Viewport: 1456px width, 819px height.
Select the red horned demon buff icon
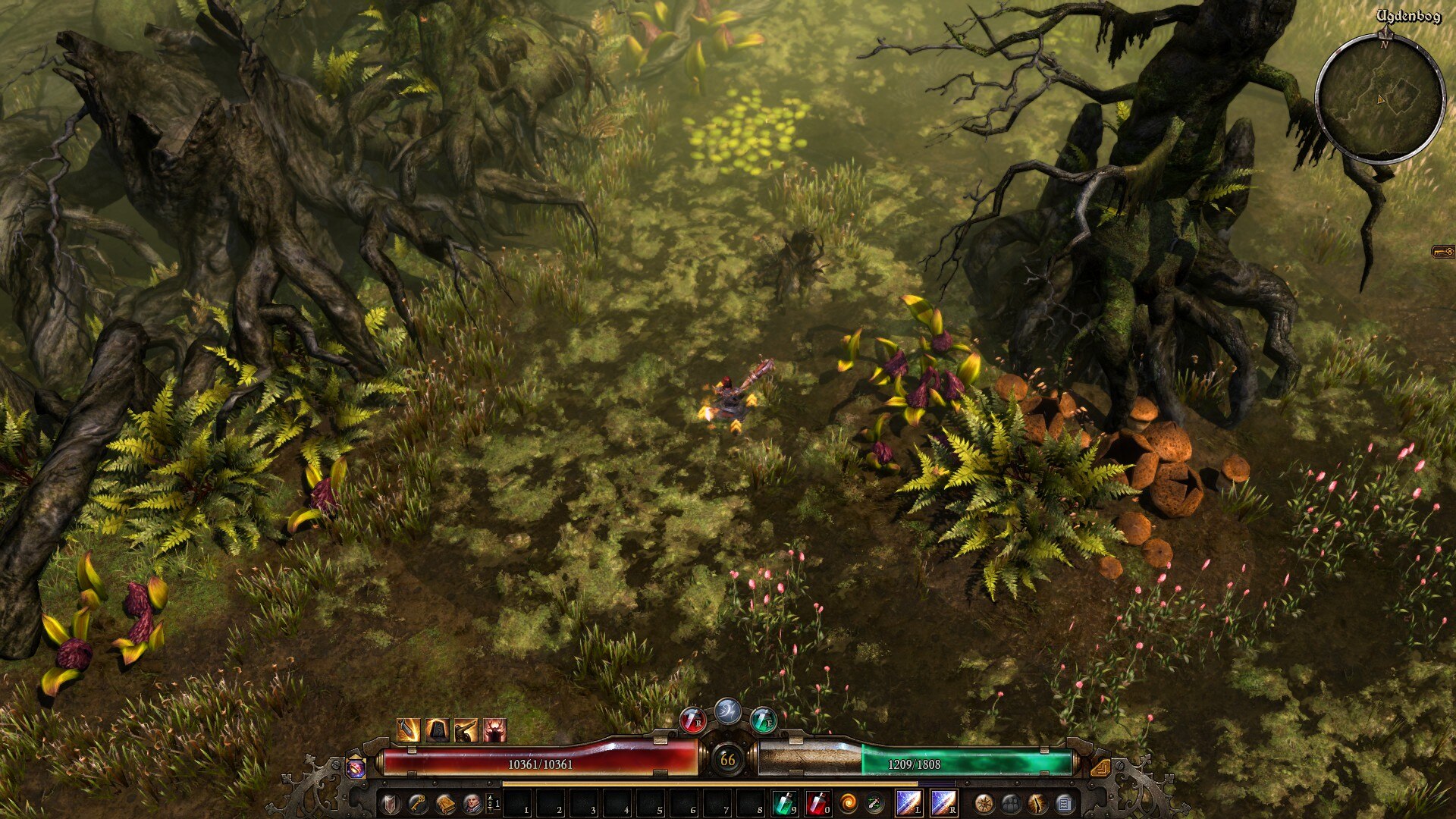[494, 730]
